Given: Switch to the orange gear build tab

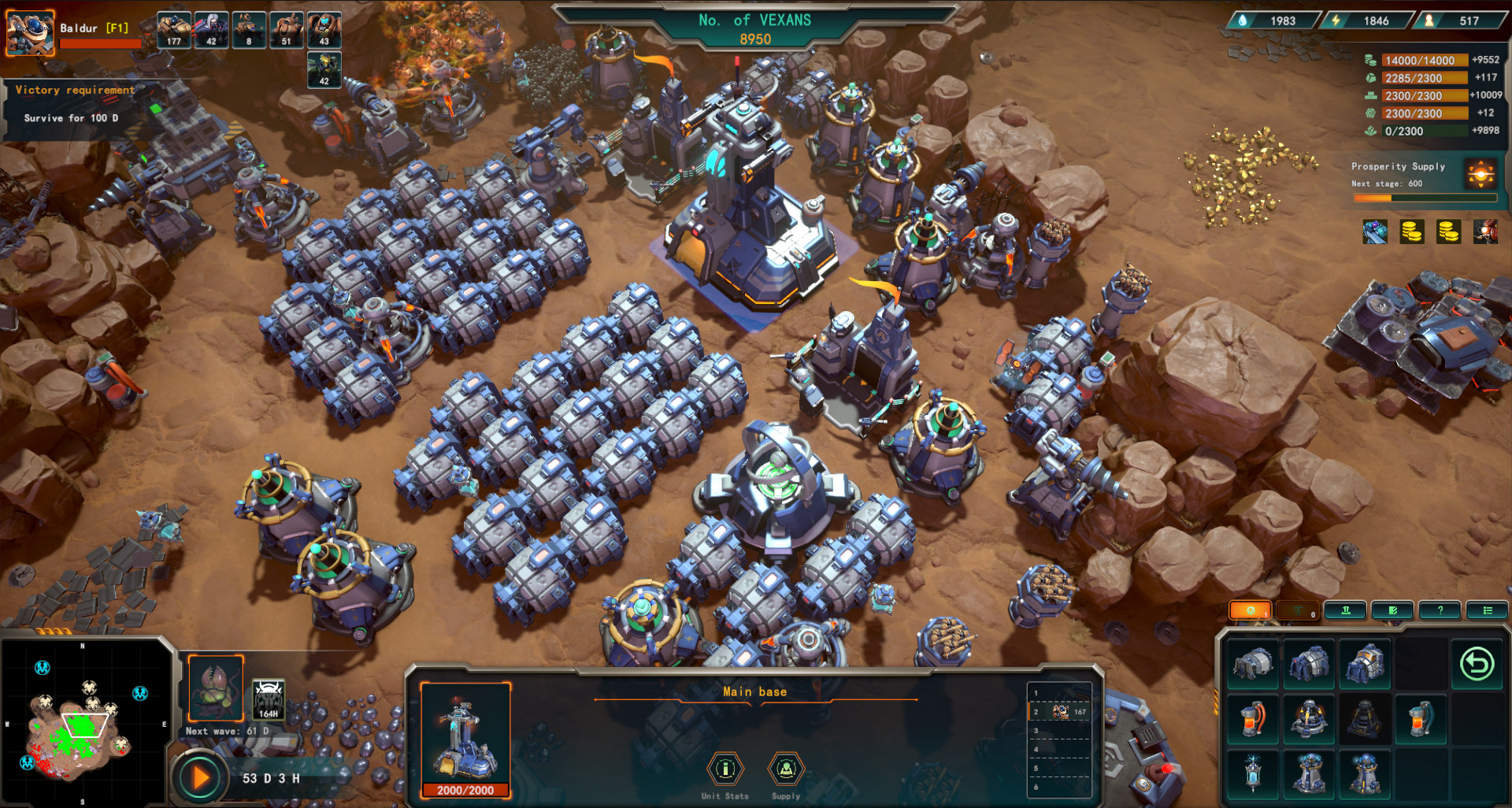Looking at the screenshot, I should point(1250,610).
